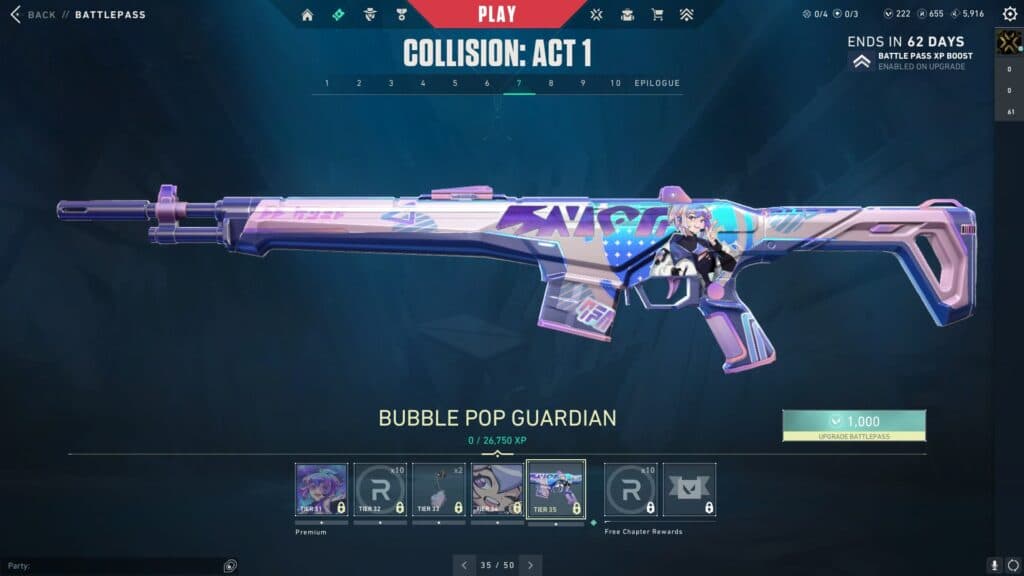Open the Epilogue chapter tab
The width and height of the screenshot is (1024, 576).
click(657, 83)
